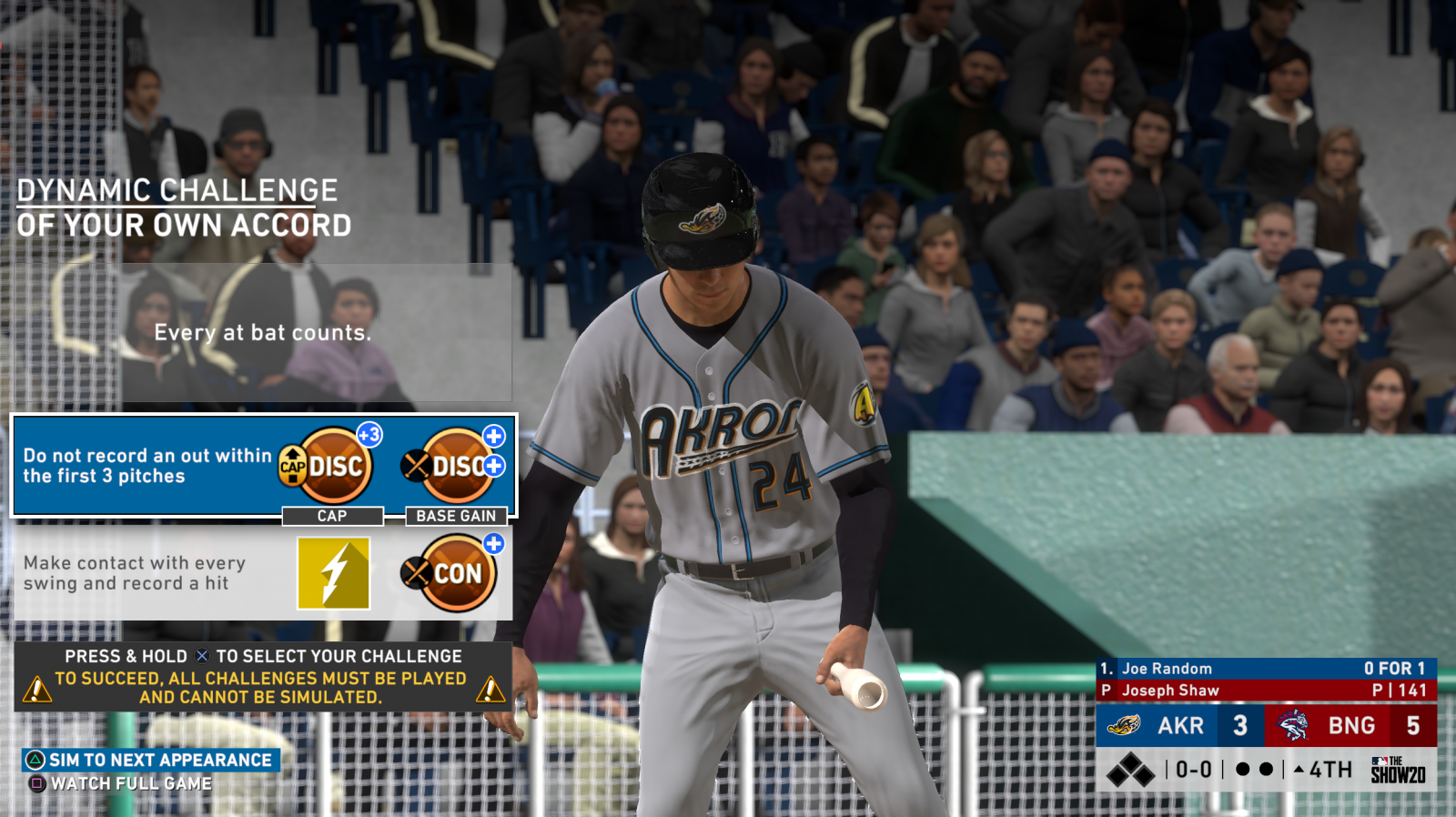Click the DISC base gain reward icon

(455, 466)
